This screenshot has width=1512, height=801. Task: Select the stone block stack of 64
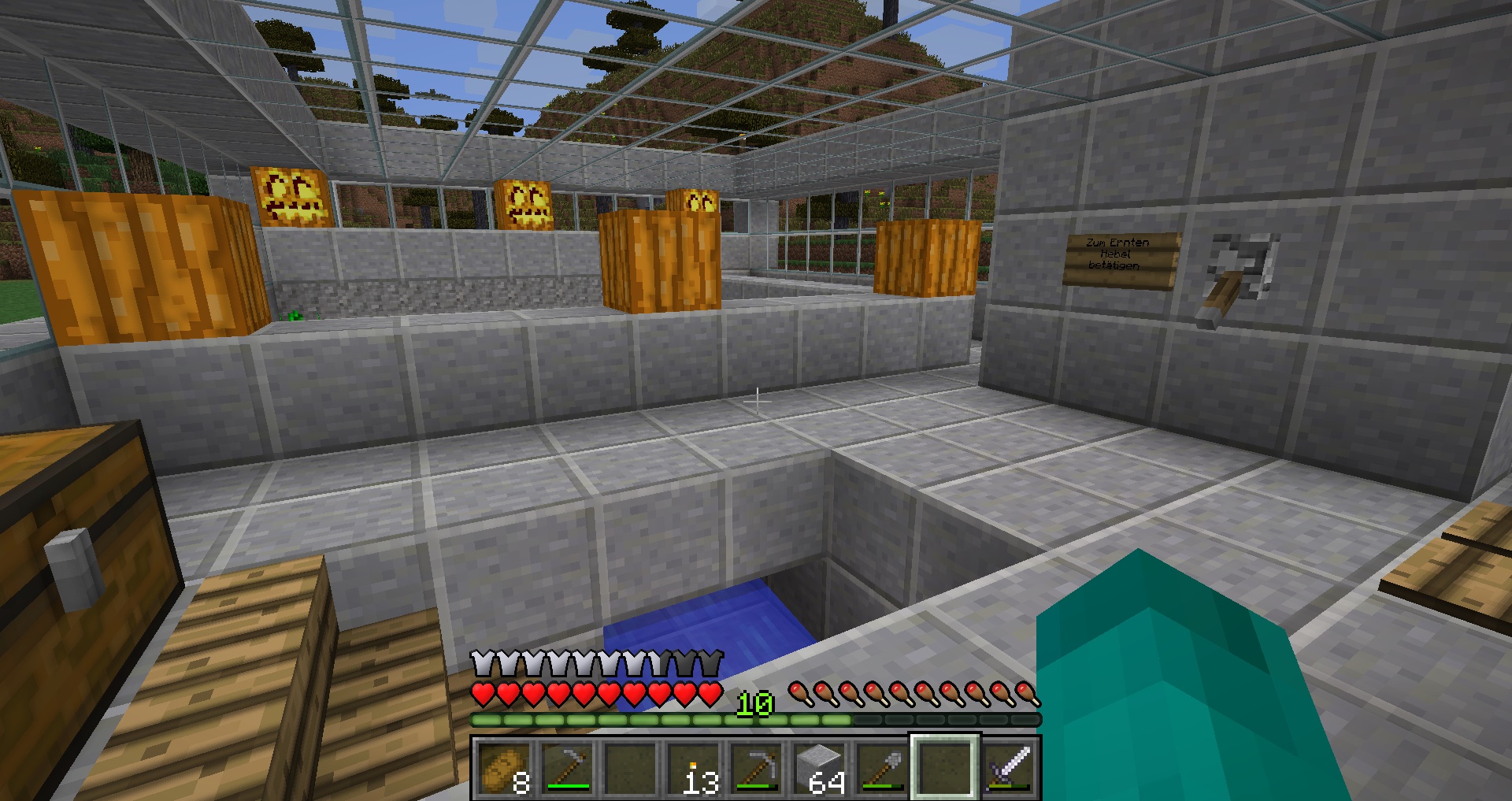819,768
